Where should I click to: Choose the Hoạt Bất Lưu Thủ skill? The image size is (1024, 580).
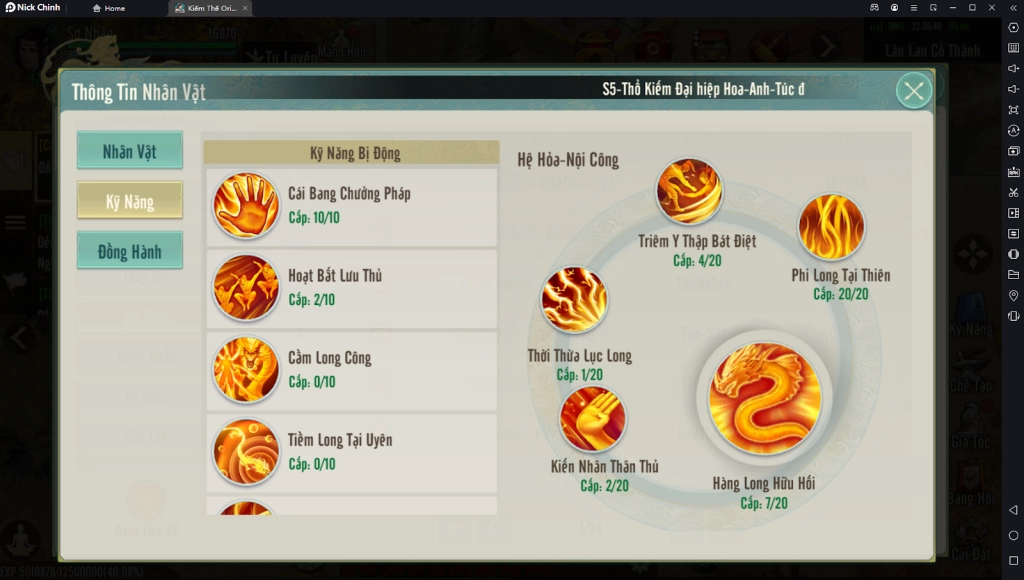pos(351,287)
